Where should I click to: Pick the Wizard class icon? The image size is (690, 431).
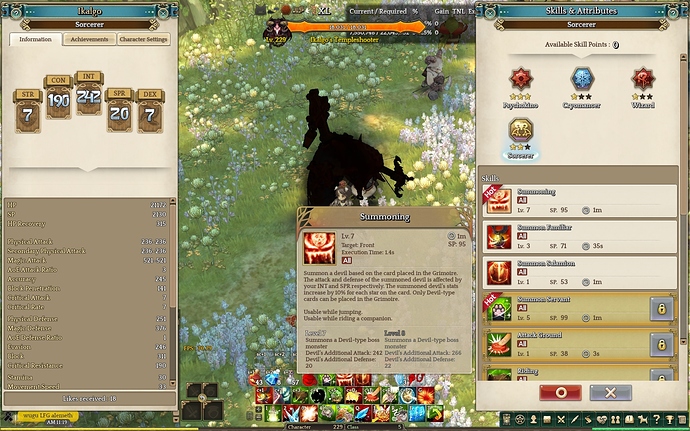pyautogui.click(x=643, y=80)
